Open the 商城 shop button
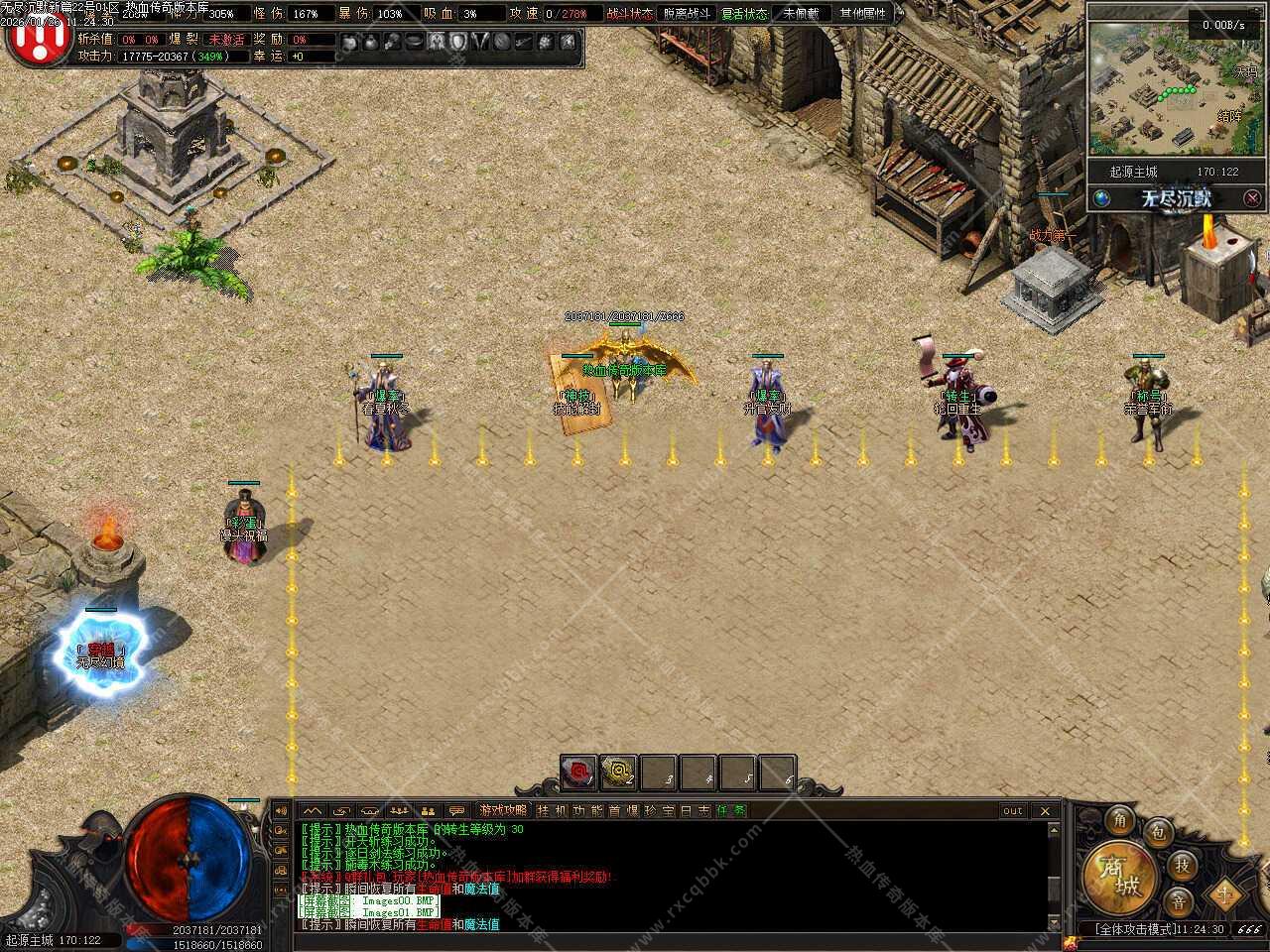 tap(1122, 876)
